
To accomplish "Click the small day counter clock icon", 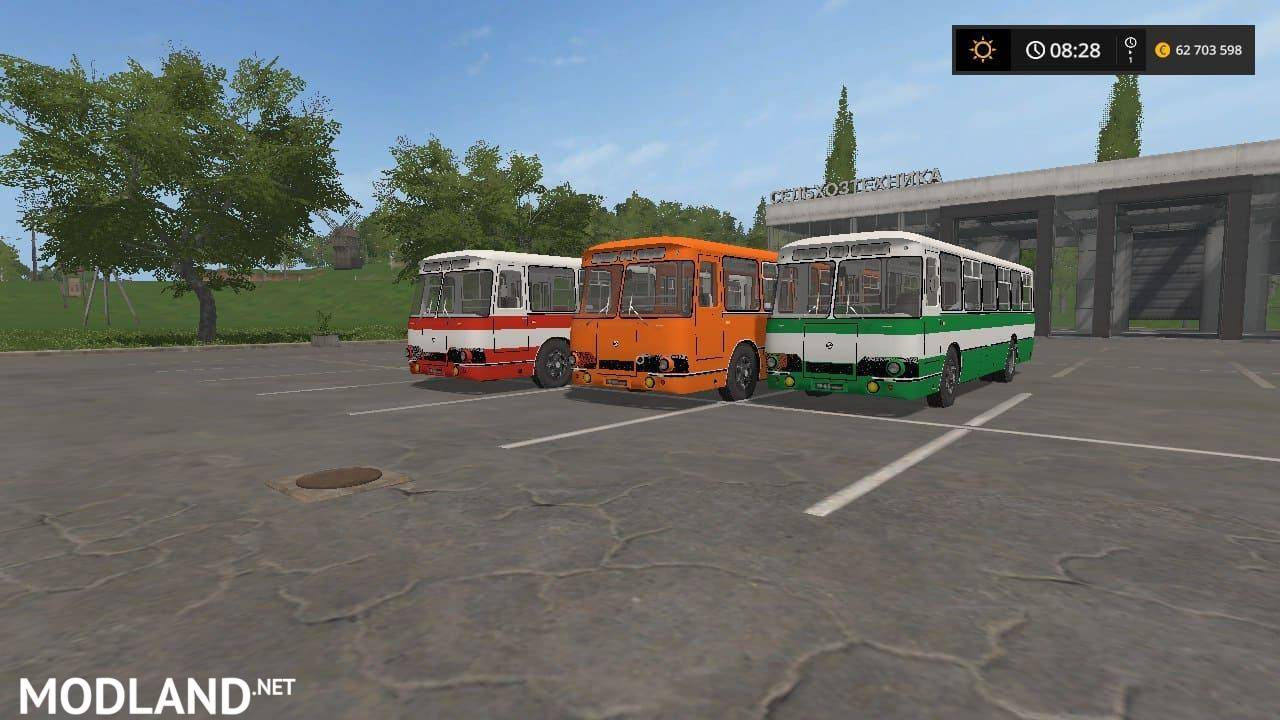I will (x=1131, y=42).
